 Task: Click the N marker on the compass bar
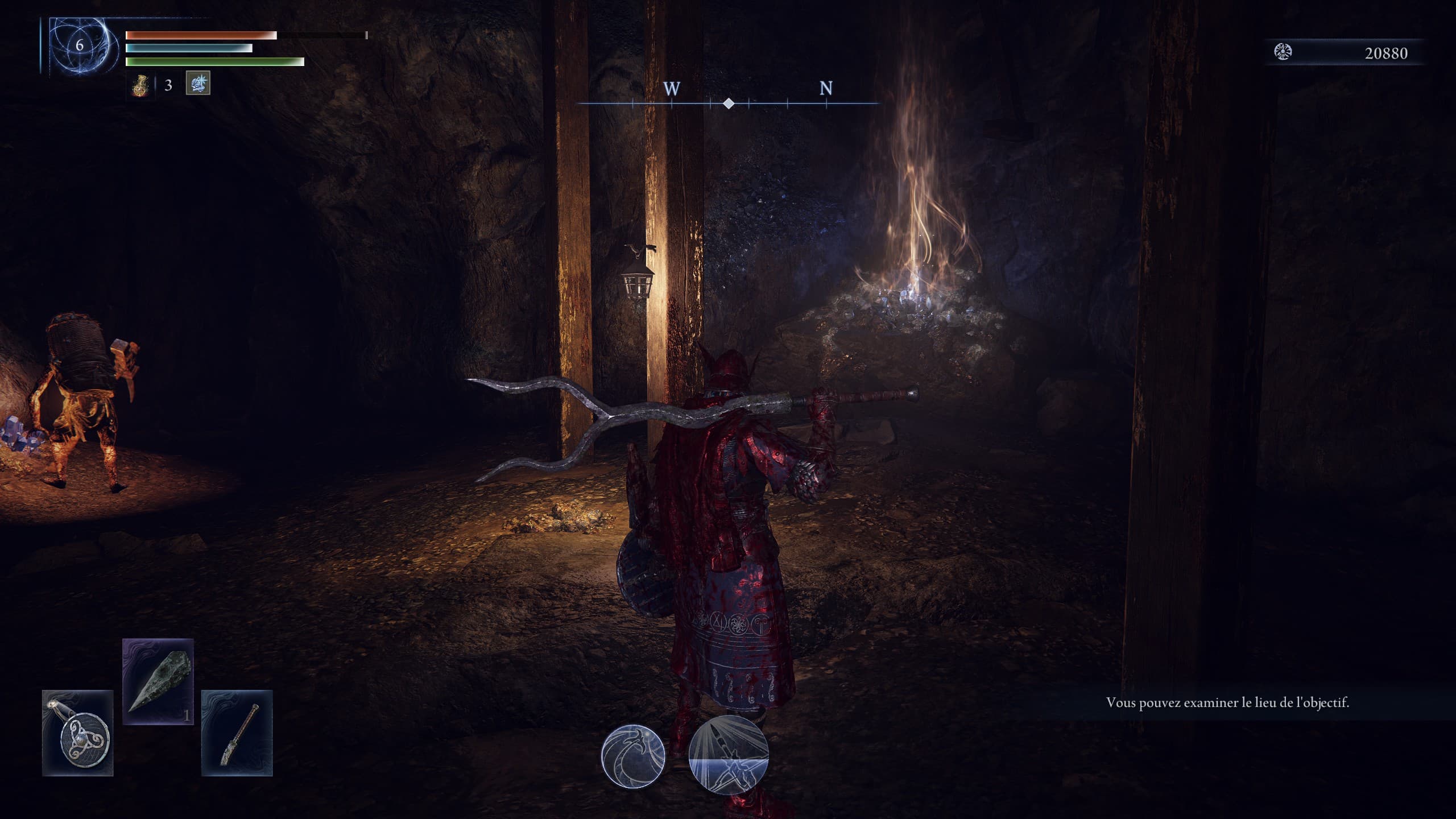coord(826,89)
